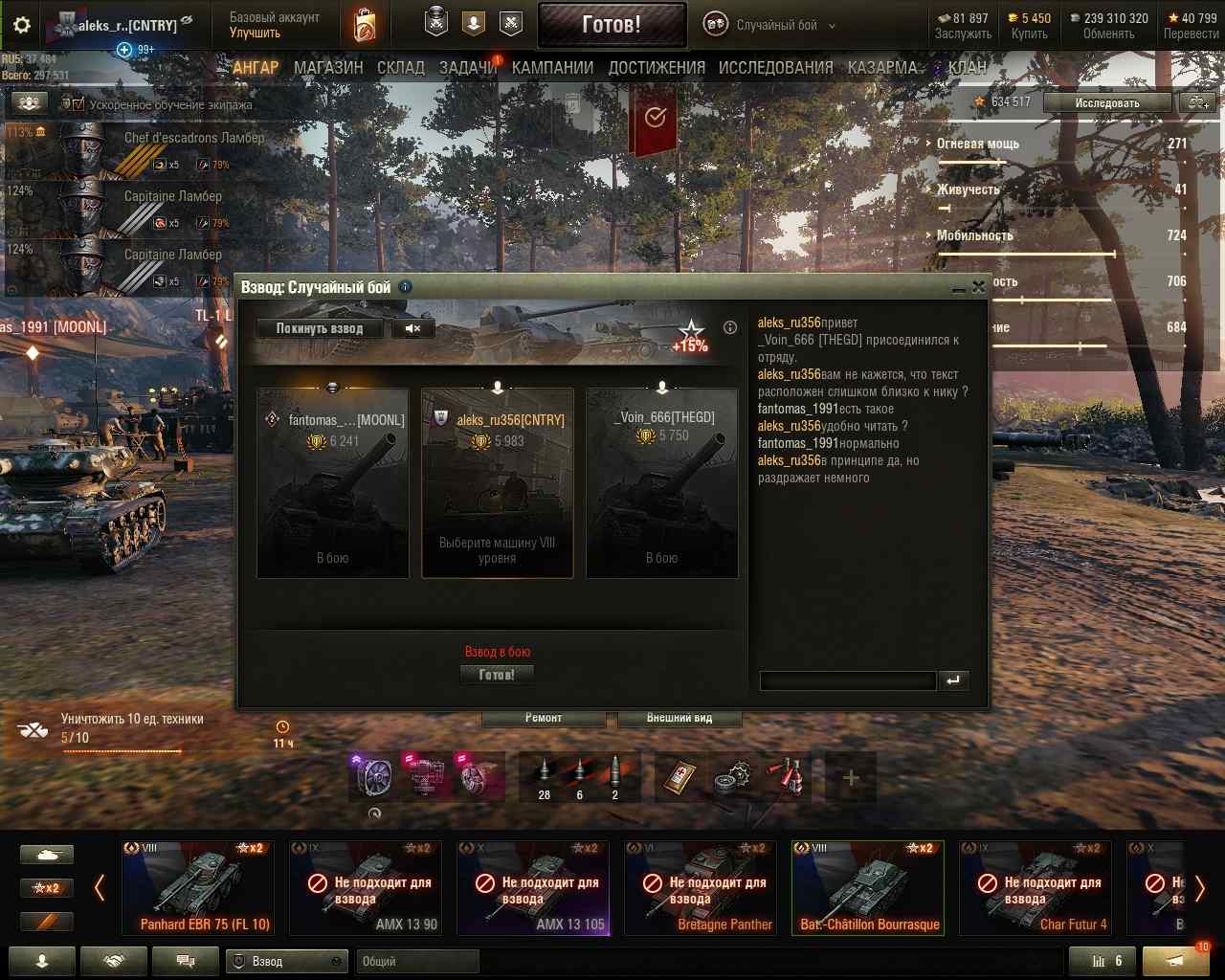Open the СКЛАД tab
This screenshot has width=1225, height=980.
(x=401, y=68)
